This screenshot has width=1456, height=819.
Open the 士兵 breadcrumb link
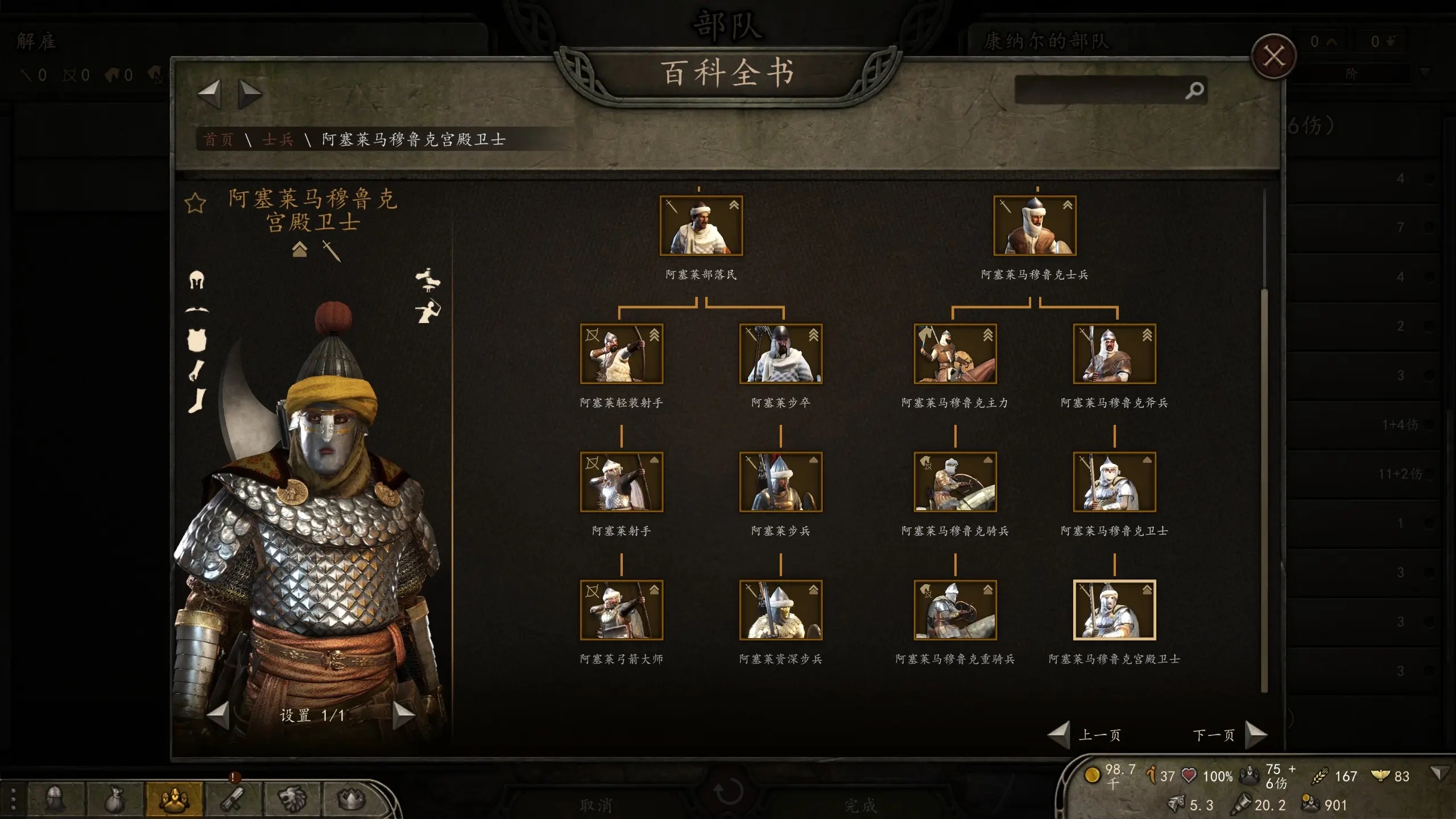(x=278, y=140)
